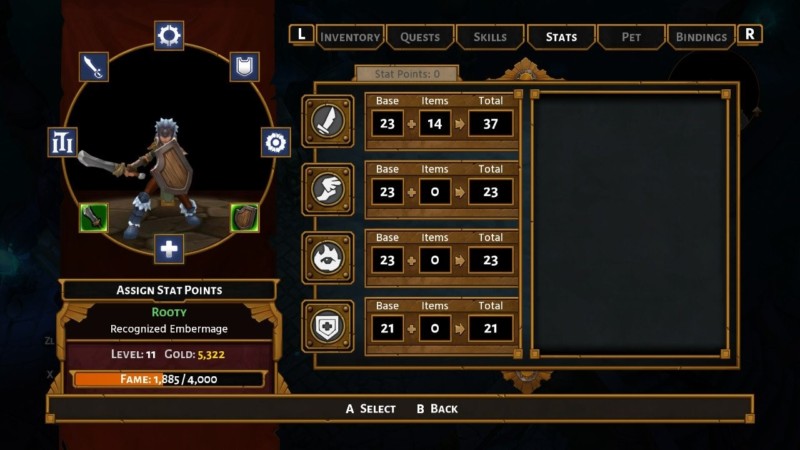Show the Bindings tab
The height and width of the screenshot is (450, 800).
pyautogui.click(x=701, y=37)
